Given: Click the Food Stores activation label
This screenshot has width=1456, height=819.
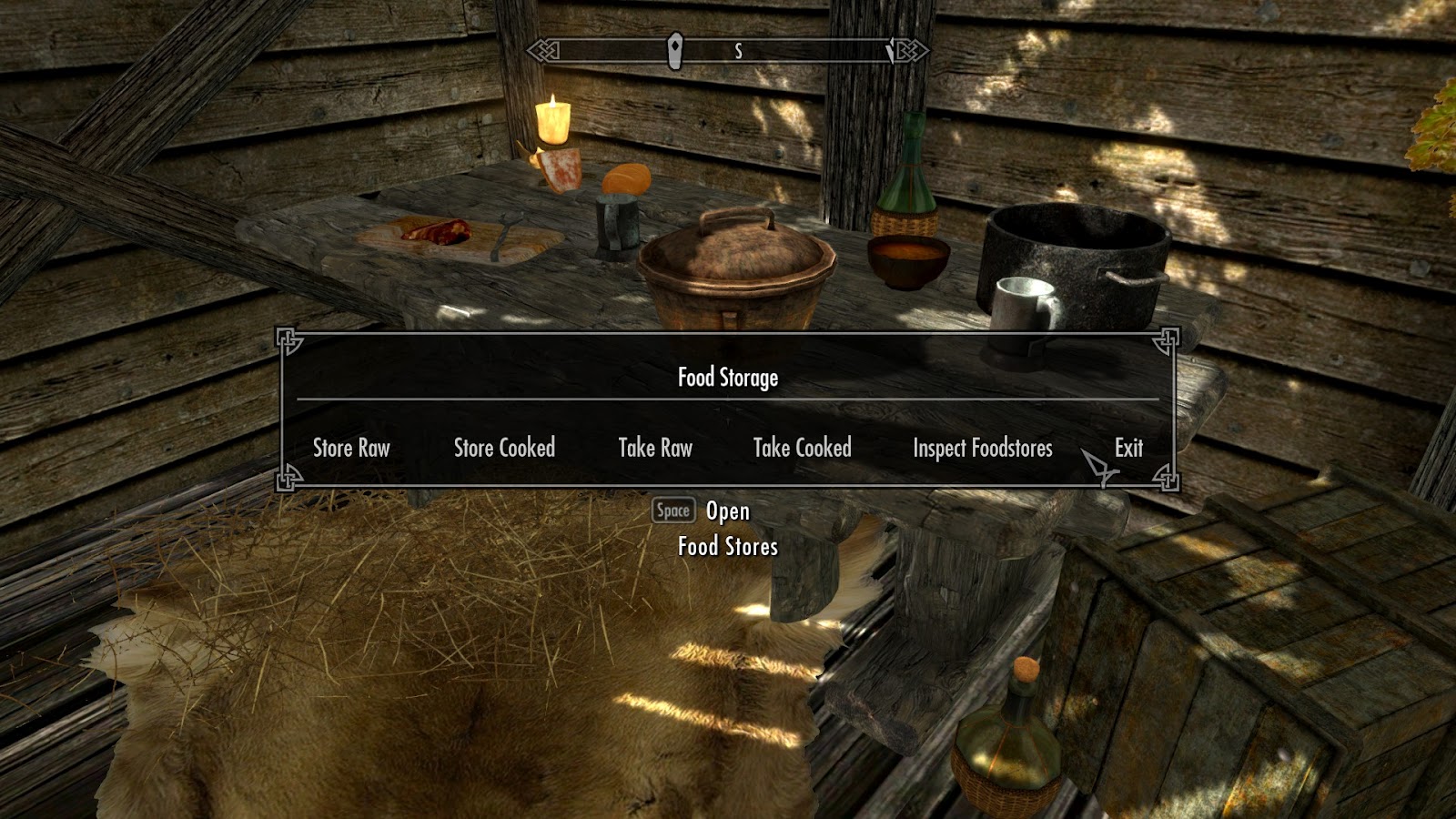Looking at the screenshot, I should (728, 547).
